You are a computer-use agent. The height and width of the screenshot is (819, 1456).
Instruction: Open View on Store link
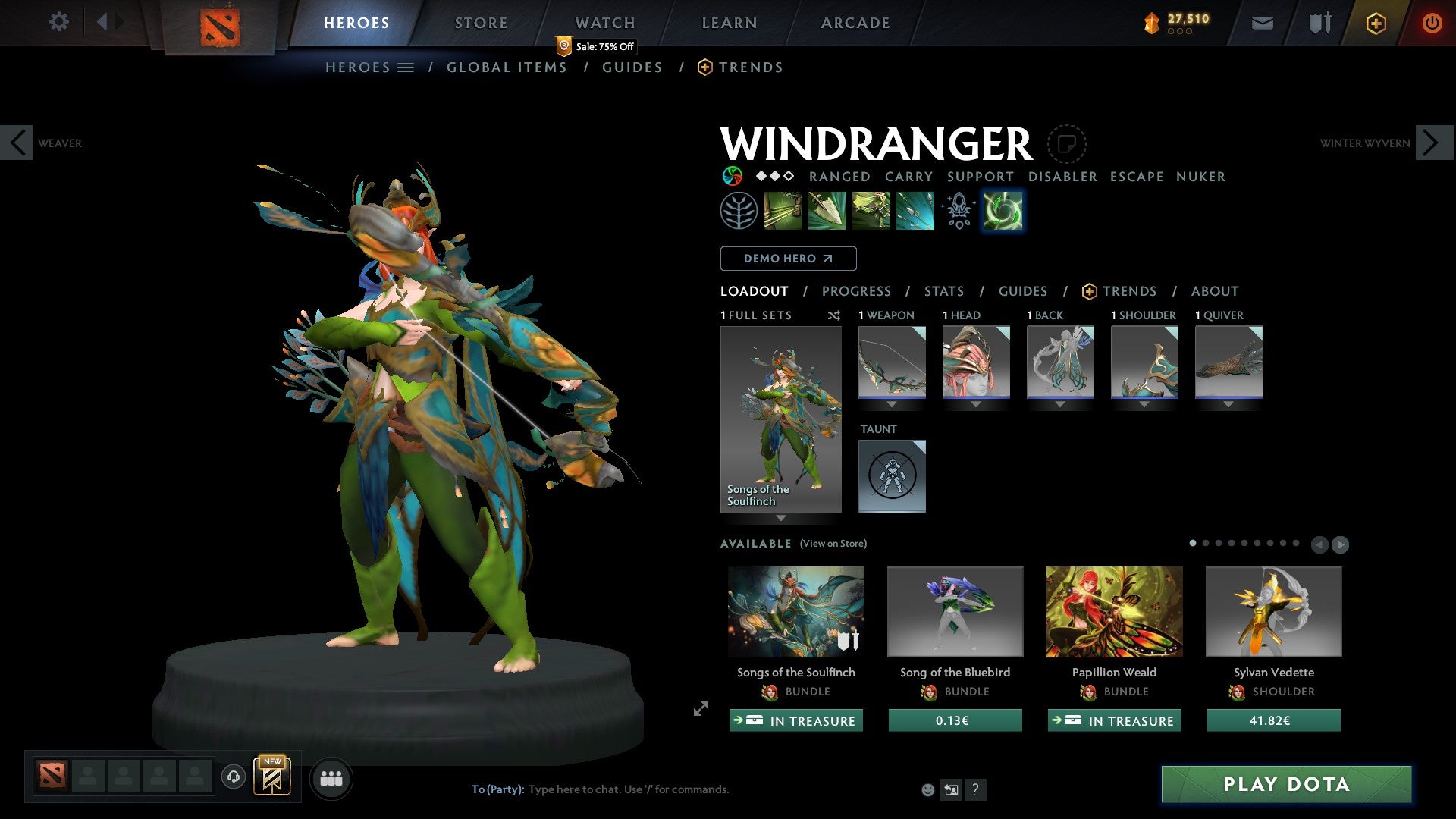pyautogui.click(x=833, y=544)
